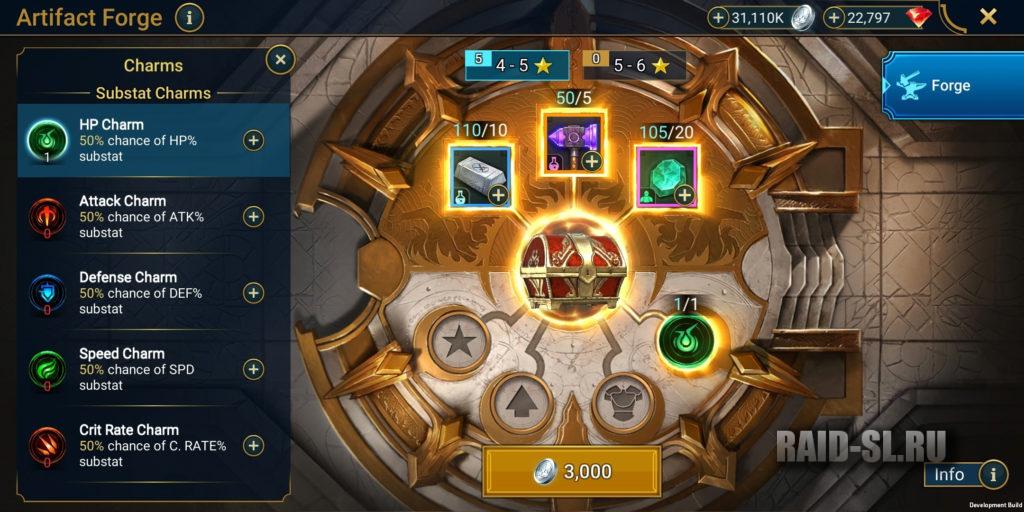Open the empty star charm slot

(458, 342)
